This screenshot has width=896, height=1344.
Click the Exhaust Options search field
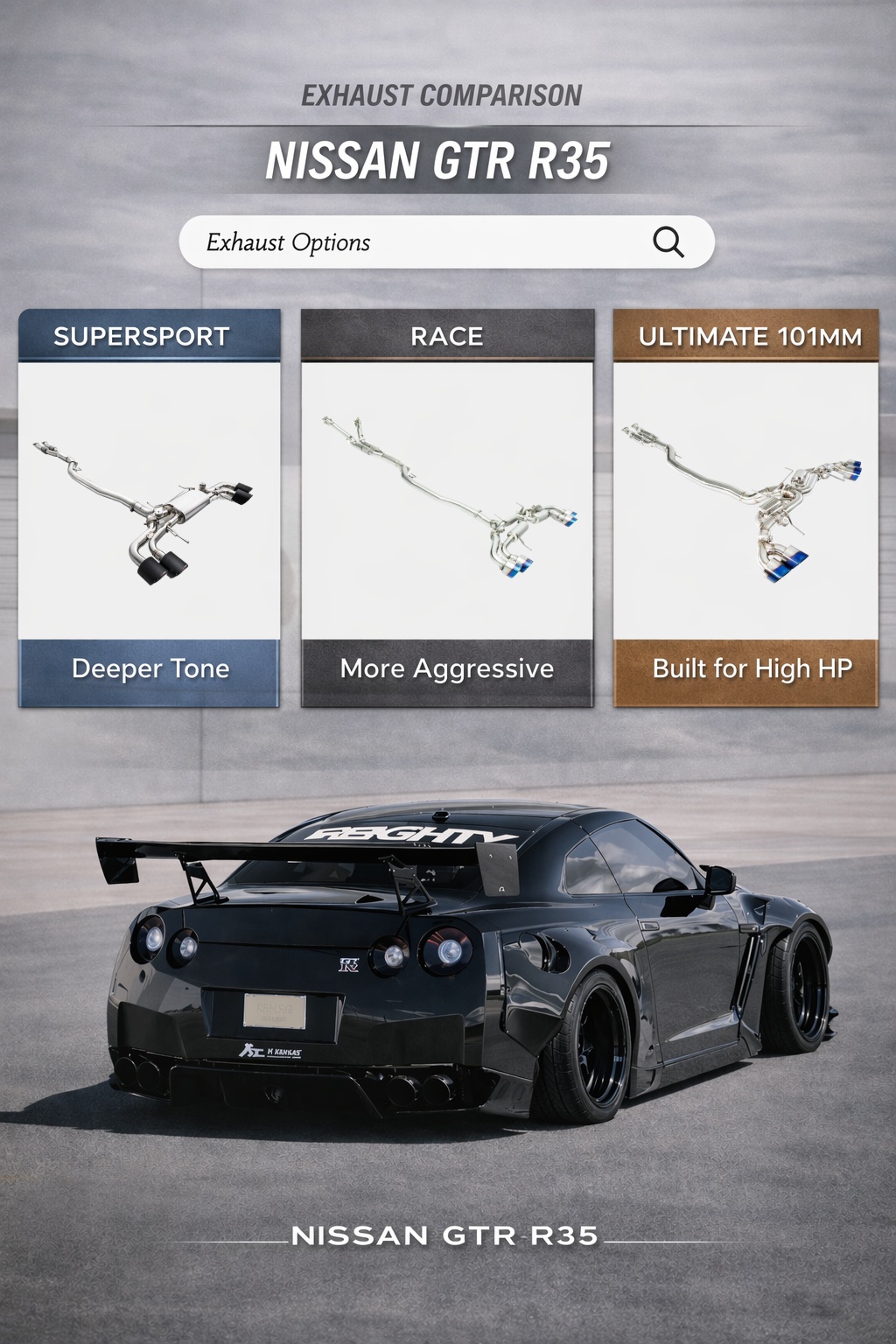click(x=411, y=242)
